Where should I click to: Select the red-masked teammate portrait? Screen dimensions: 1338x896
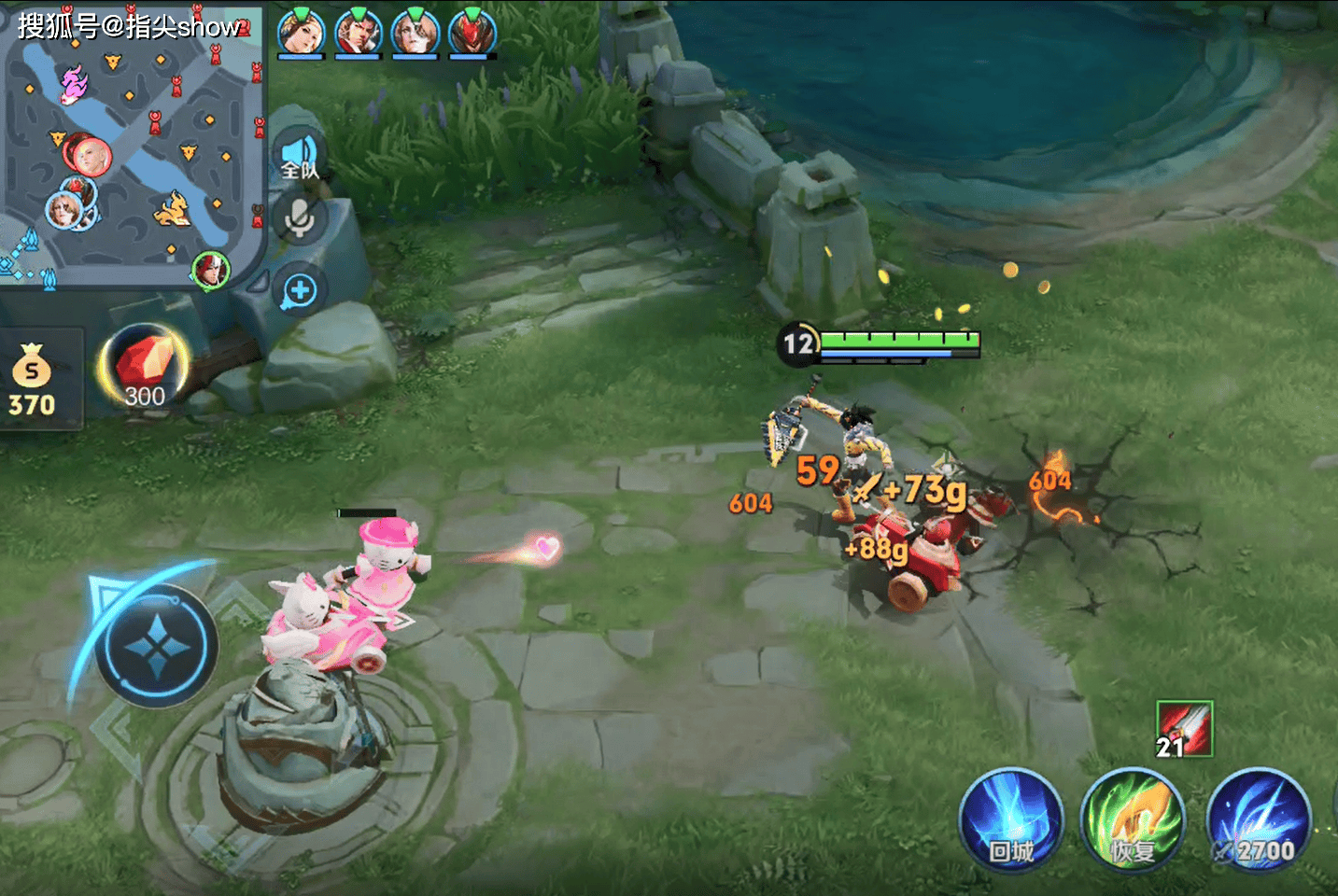(472, 33)
